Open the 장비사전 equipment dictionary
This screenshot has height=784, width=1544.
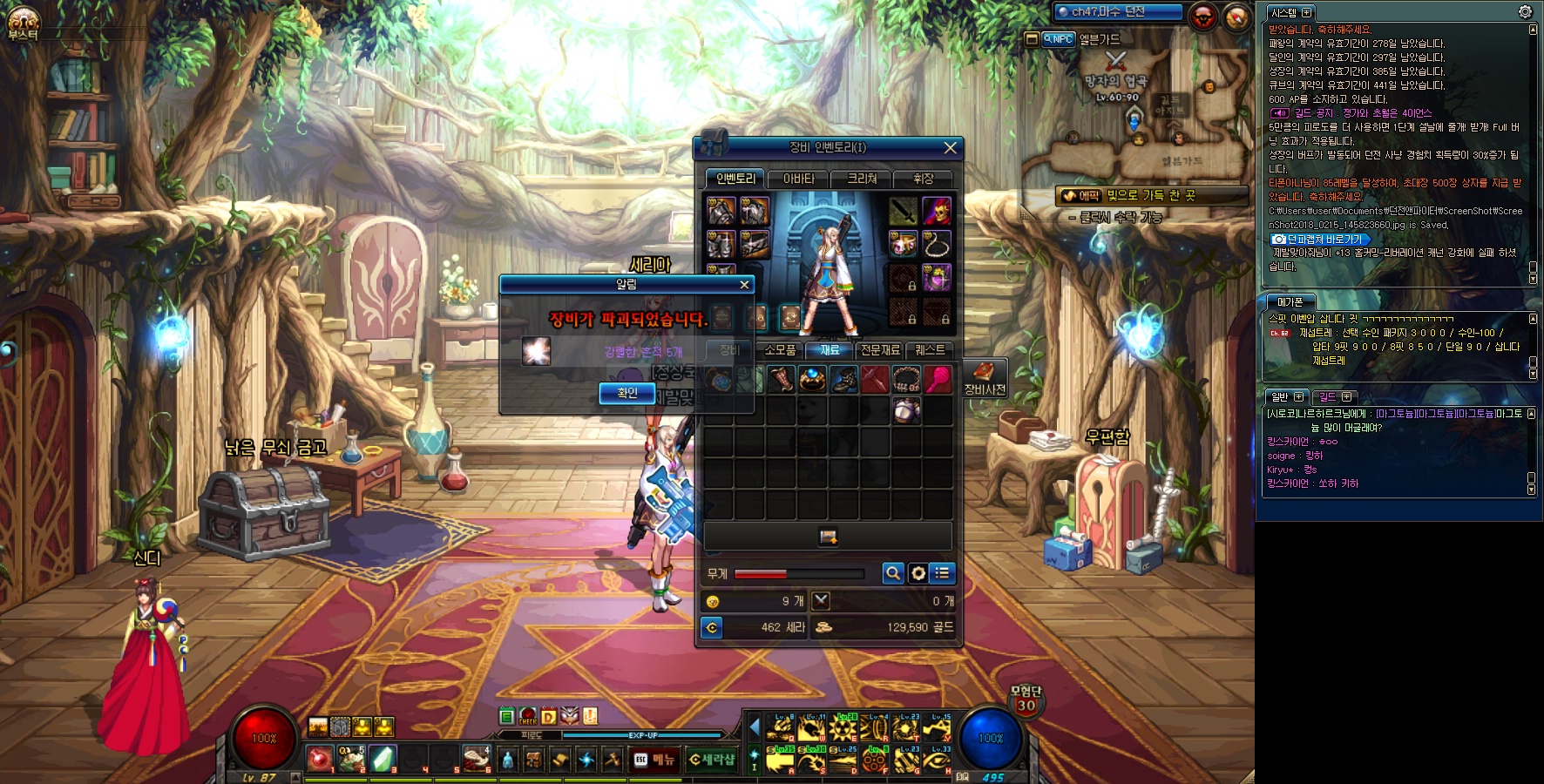click(985, 377)
